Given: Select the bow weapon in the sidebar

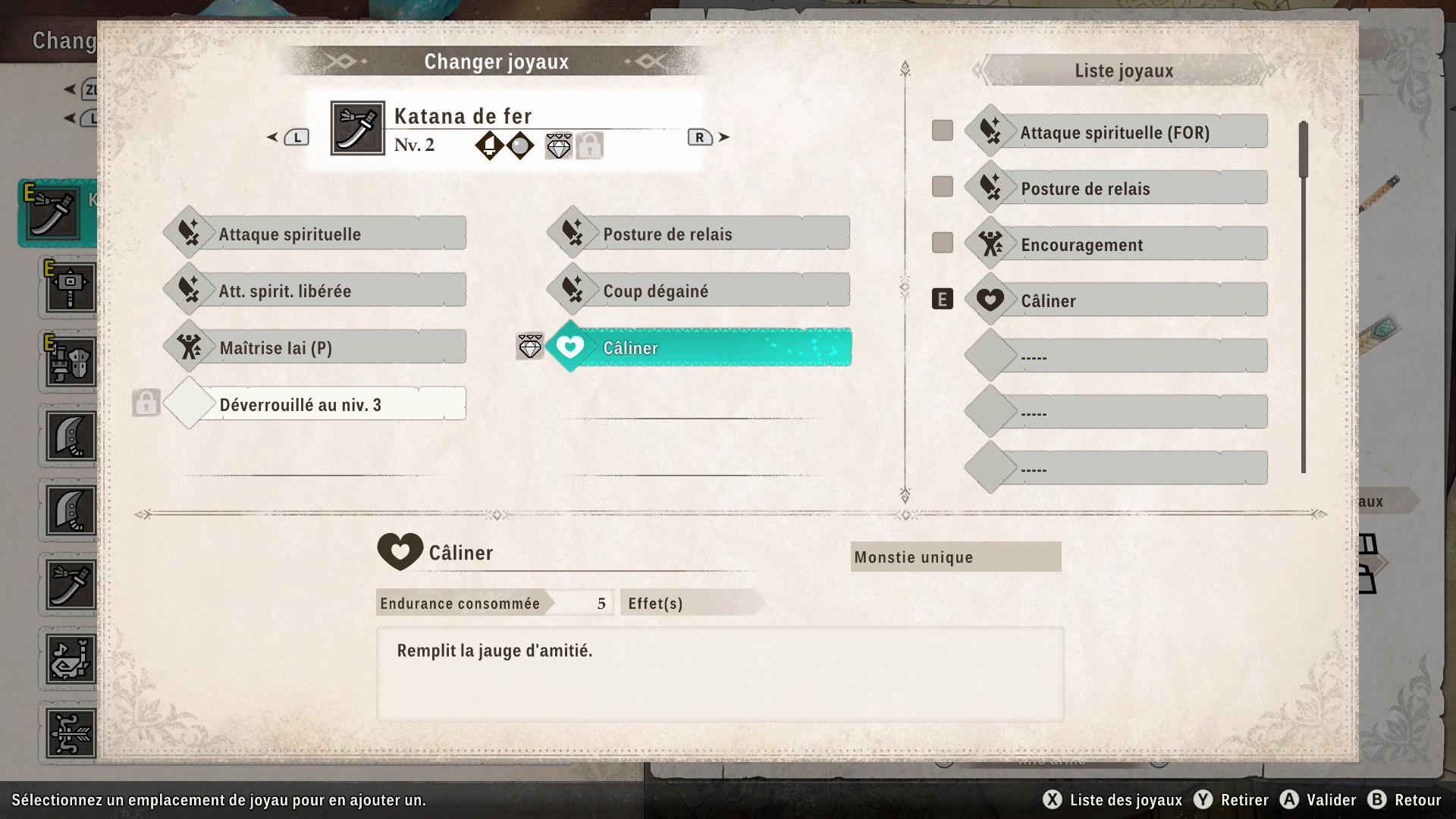Looking at the screenshot, I should [x=71, y=733].
